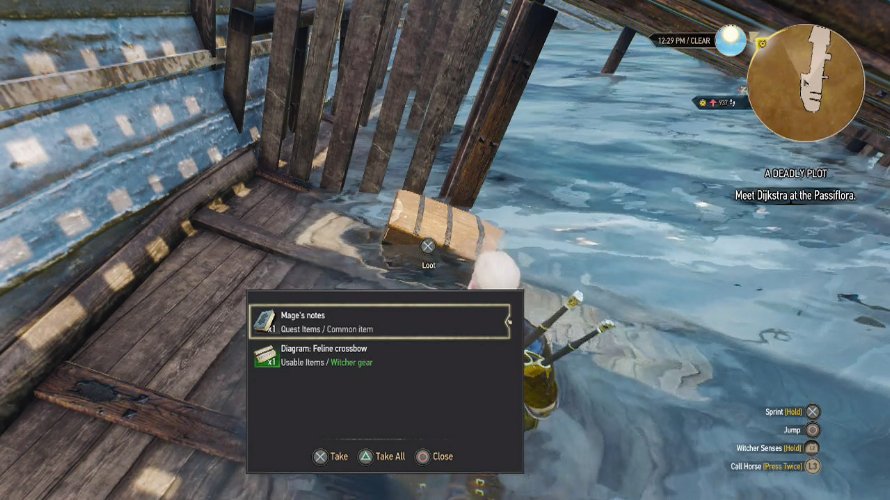The height and width of the screenshot is (500, 890).
Task: Select the Diagram: Feline crossbow entry
Action: point(379,356)
